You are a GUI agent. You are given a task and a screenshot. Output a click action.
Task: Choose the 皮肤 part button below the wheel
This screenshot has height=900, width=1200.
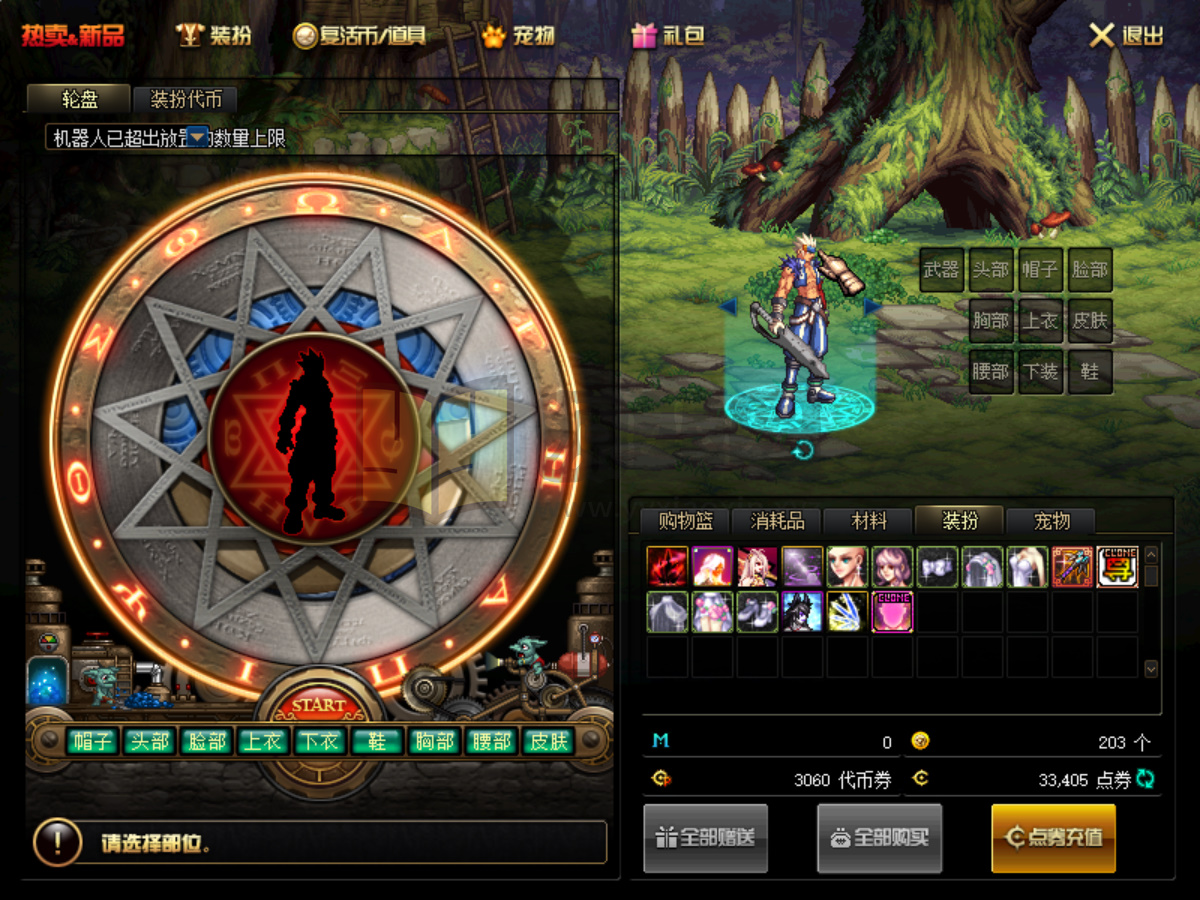[549, 741]
